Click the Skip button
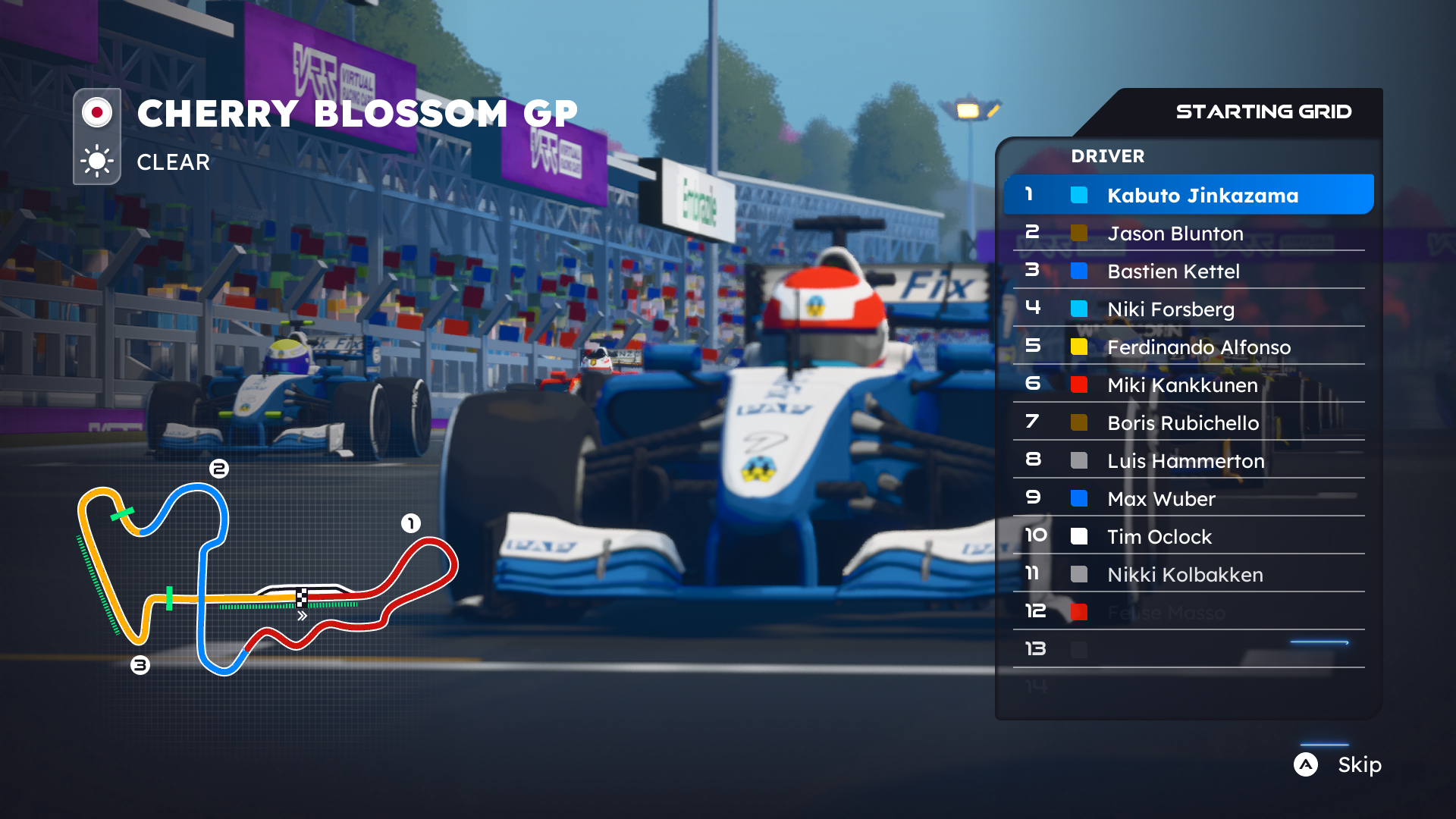The height and width of the screenshot is (819, 1456). tap(1358, 765)
